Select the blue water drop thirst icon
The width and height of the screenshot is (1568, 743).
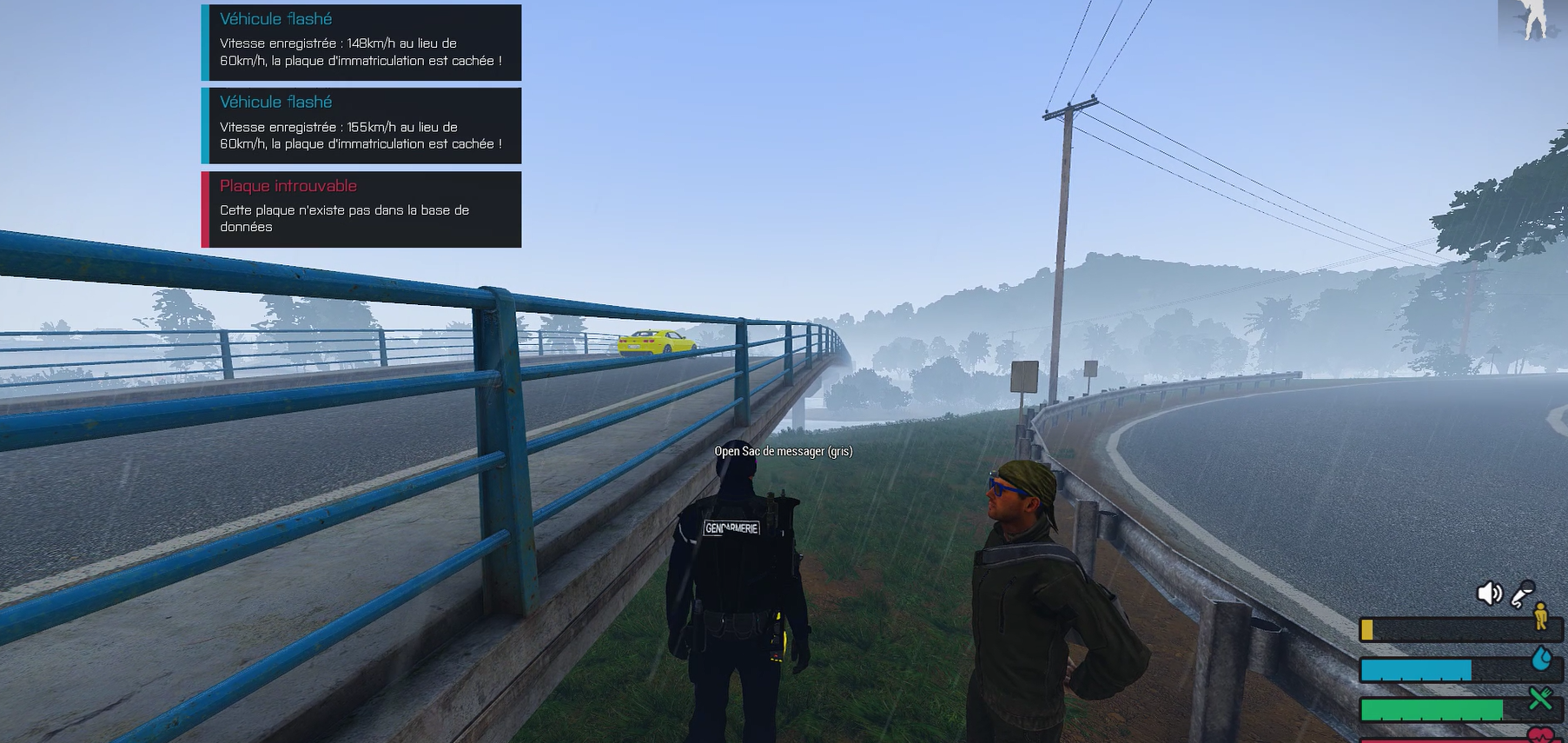click(1542, 658)
